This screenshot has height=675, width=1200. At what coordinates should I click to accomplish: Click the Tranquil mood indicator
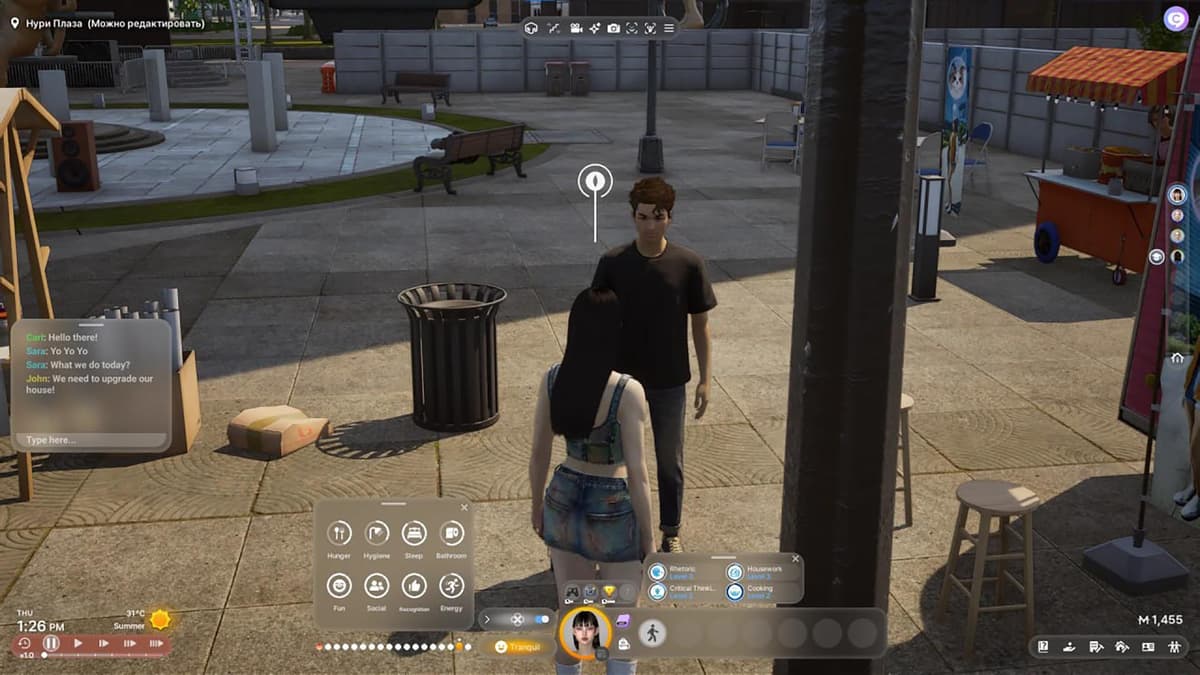(516, 647)
